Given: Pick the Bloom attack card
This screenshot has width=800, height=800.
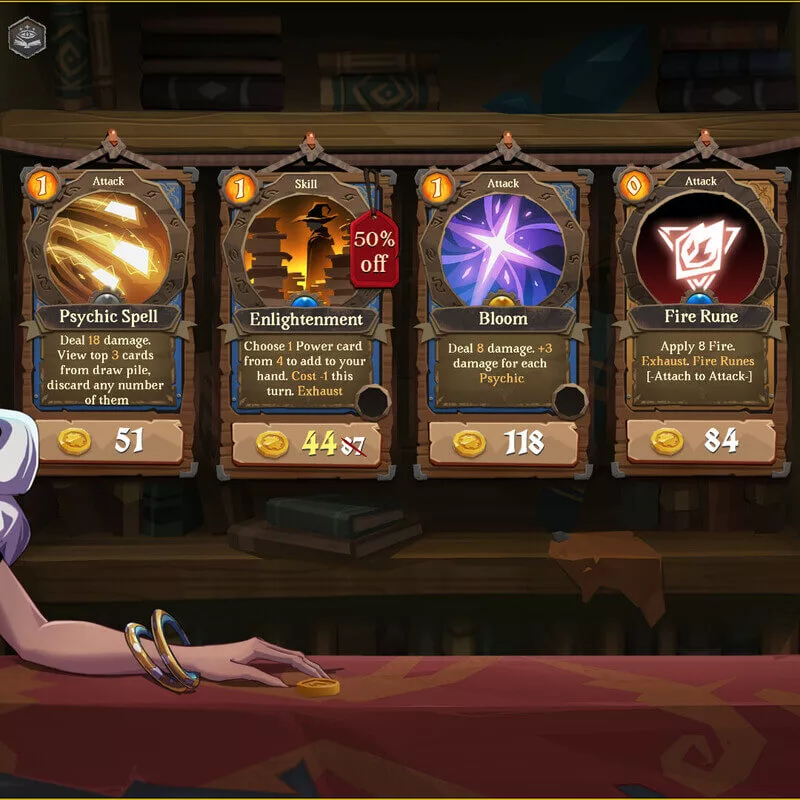Looking at the screenshot, I should tap(502, 290).
